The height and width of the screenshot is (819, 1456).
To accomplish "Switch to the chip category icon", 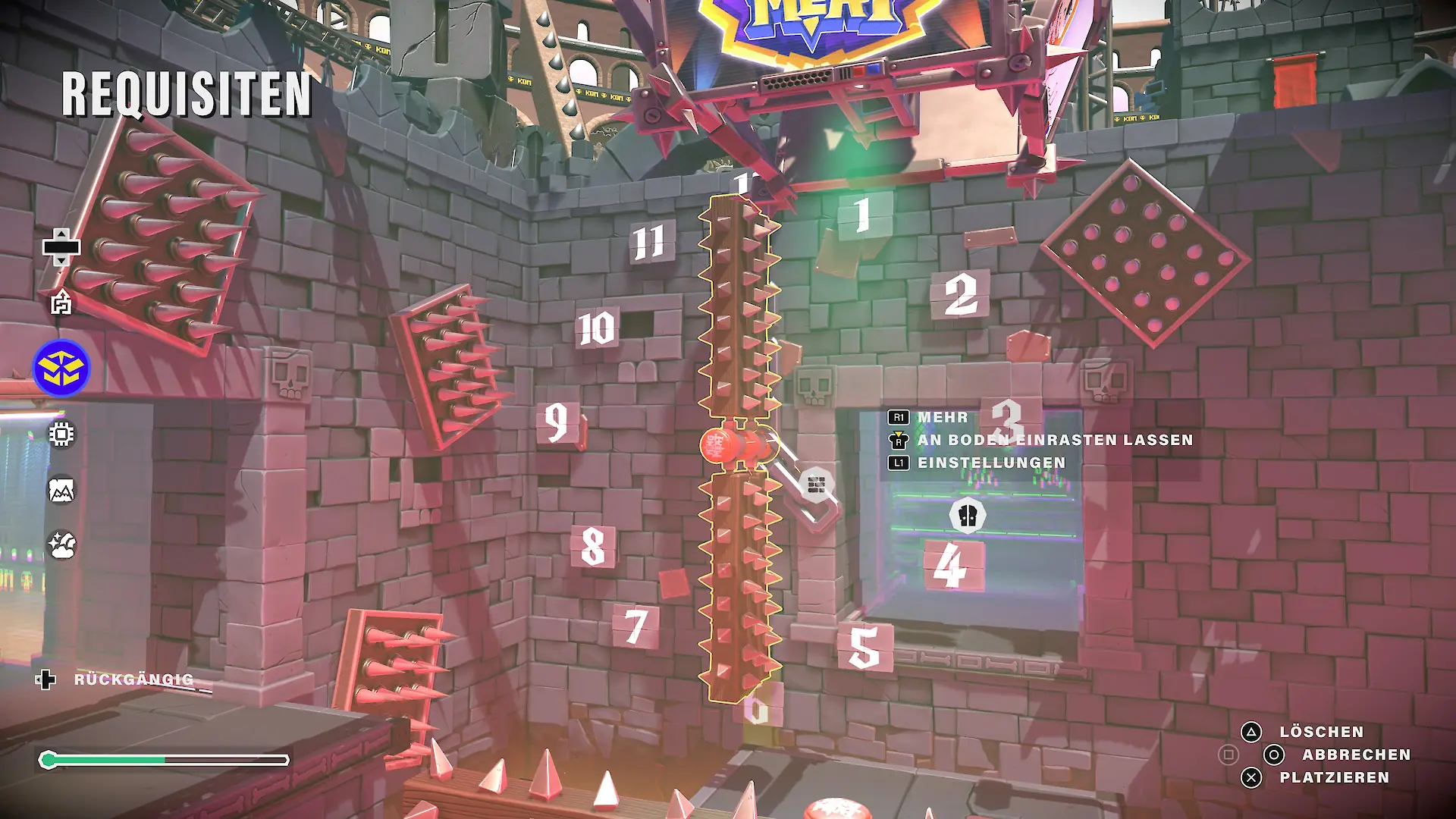I will pos(61,434).
